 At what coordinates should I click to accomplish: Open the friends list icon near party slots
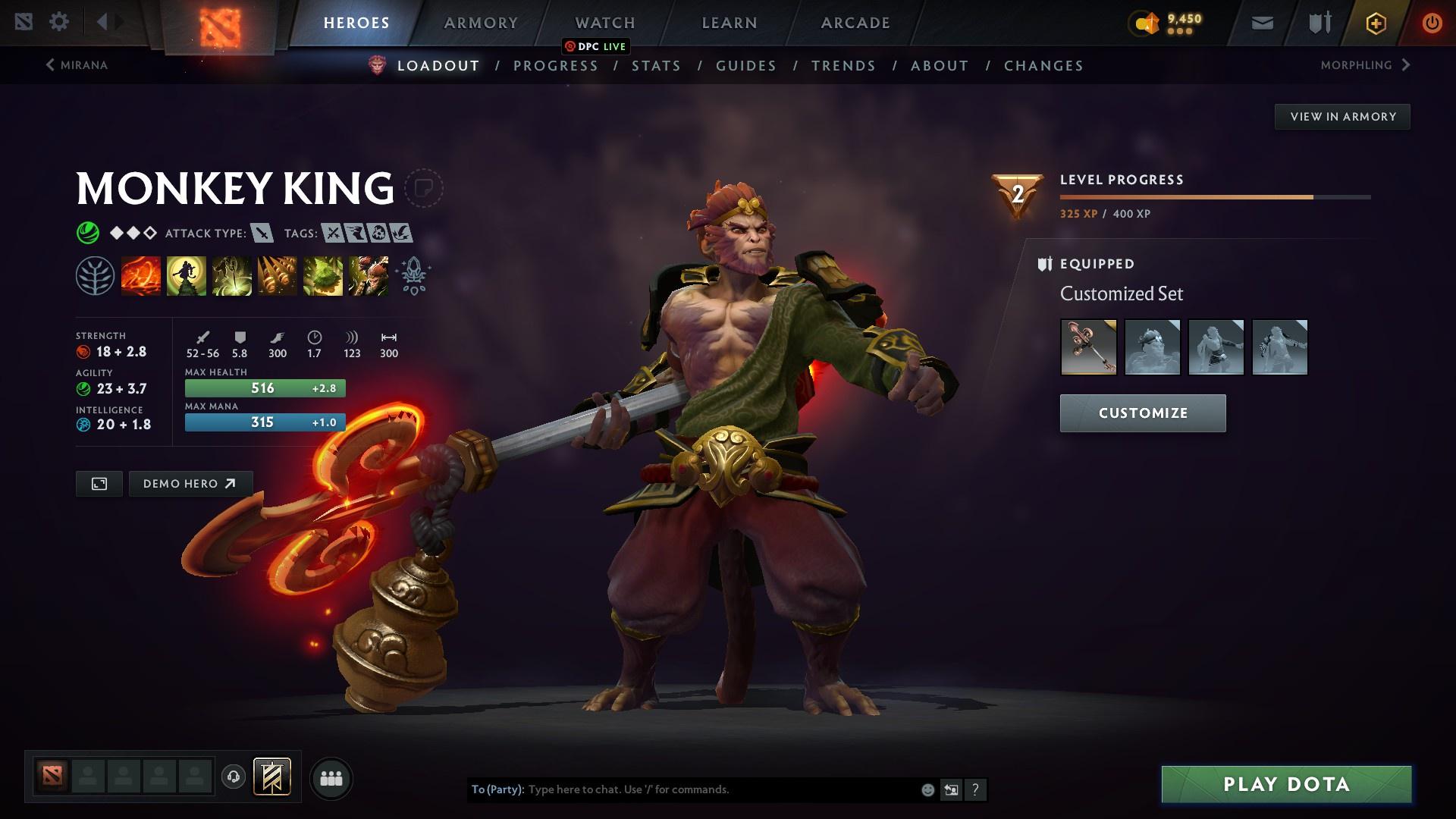click(x=331, y=777)
